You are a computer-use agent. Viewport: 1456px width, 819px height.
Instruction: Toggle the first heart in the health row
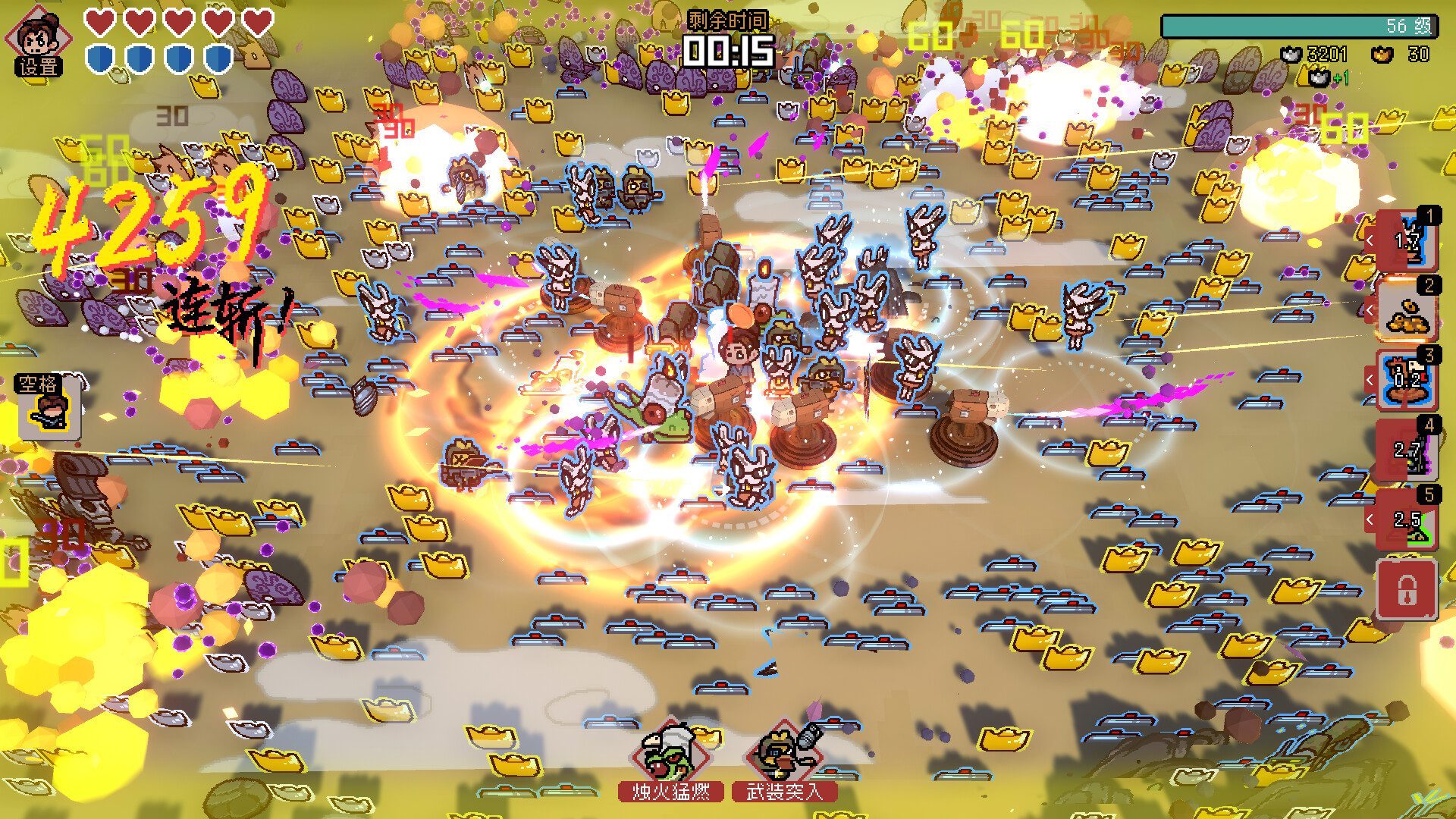99,24
